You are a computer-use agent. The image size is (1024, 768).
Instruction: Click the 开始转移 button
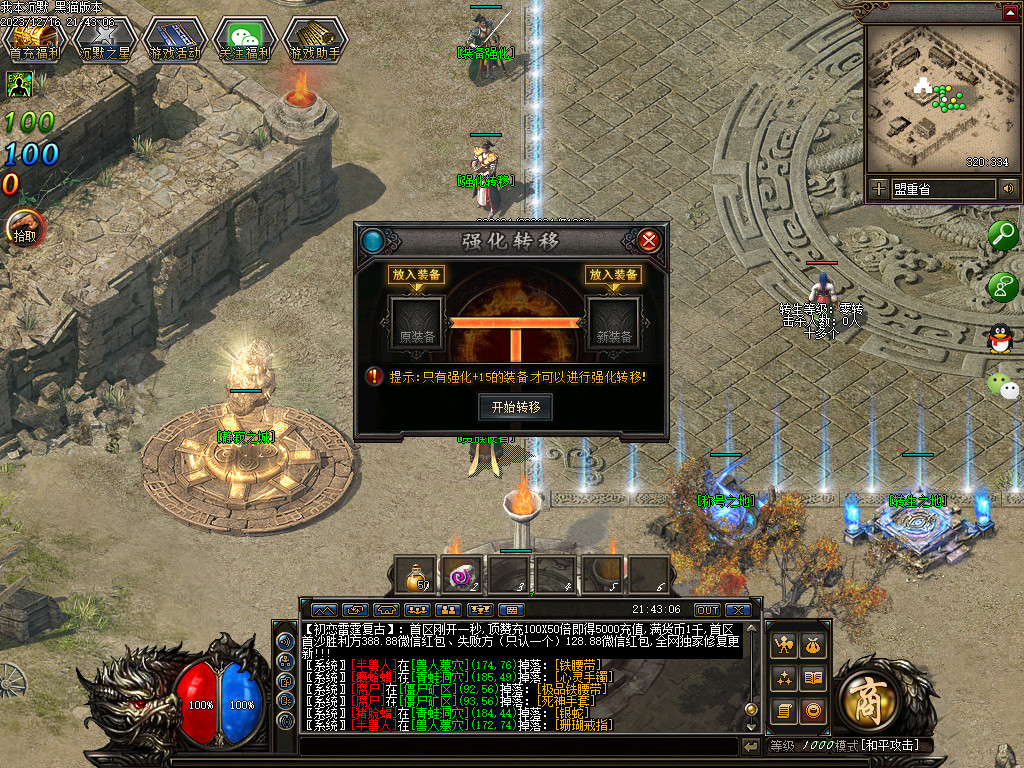click(x=515, y=407)
